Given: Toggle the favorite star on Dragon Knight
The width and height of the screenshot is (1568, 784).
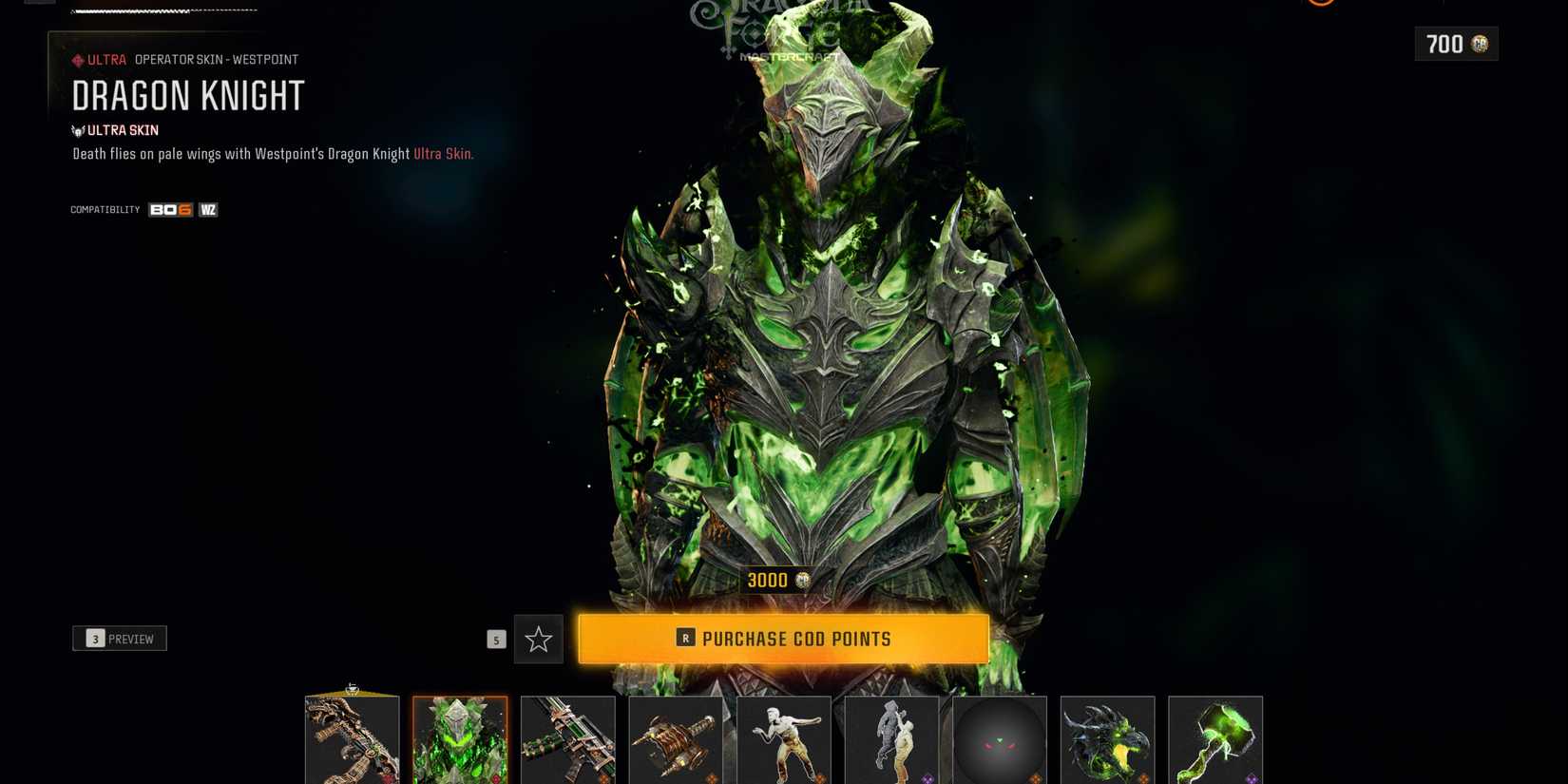Looking at the screenshot, I should click(538, 639).
